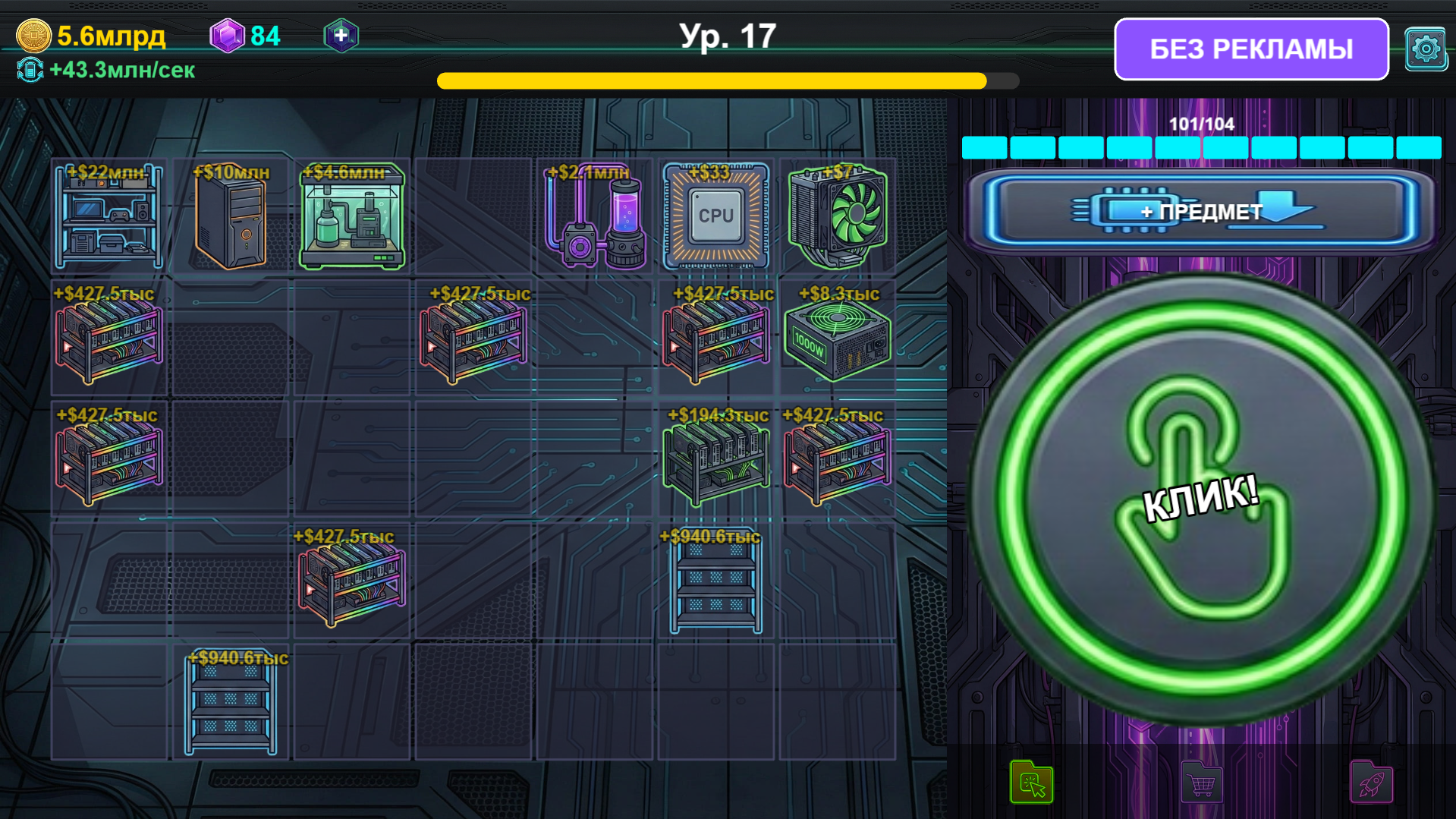Click the hexagon plus icon near gems
Viewport: 1456px width, 819px height.
[341, 34]
